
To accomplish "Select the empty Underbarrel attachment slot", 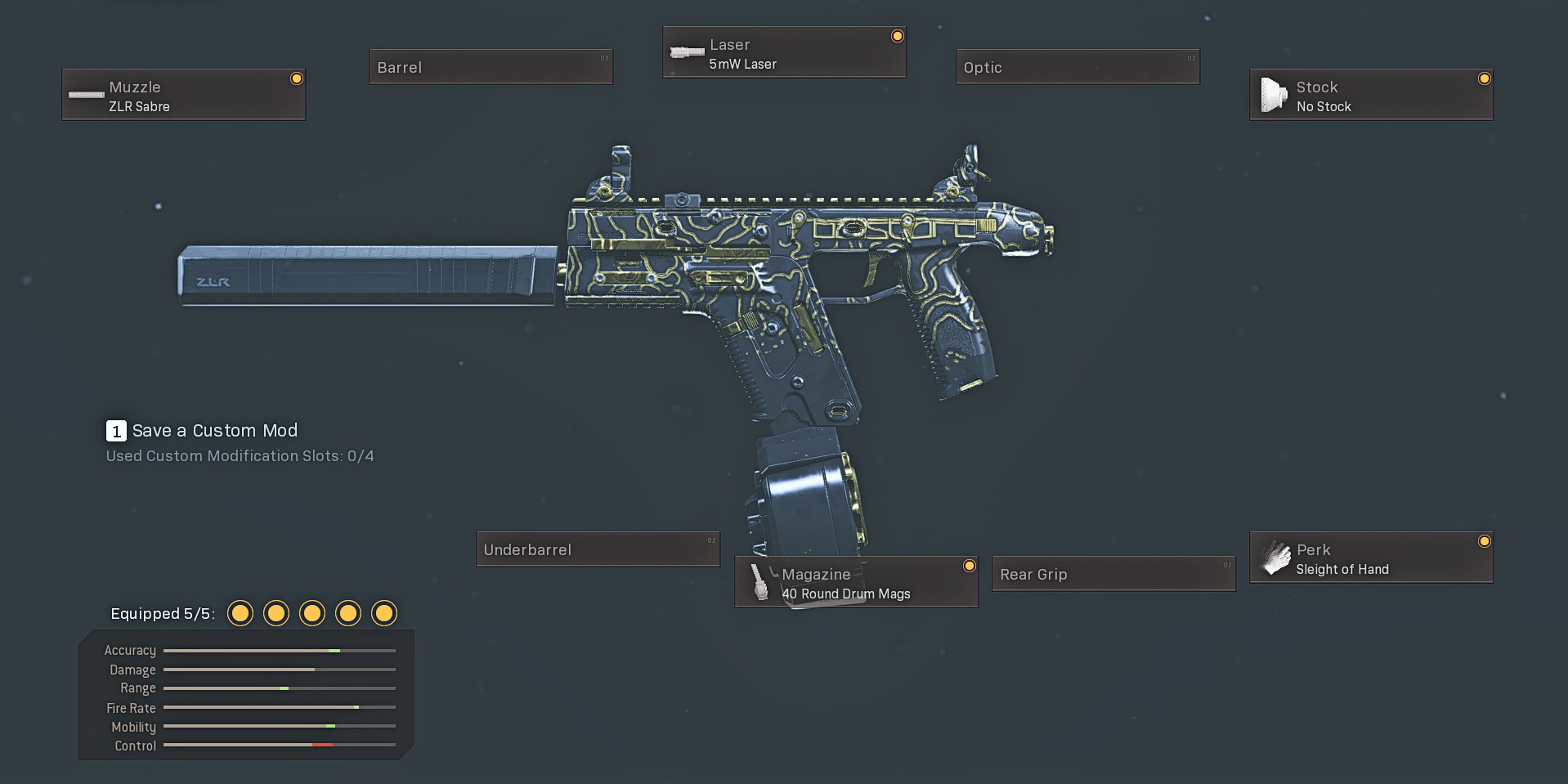I will point(598,549).
